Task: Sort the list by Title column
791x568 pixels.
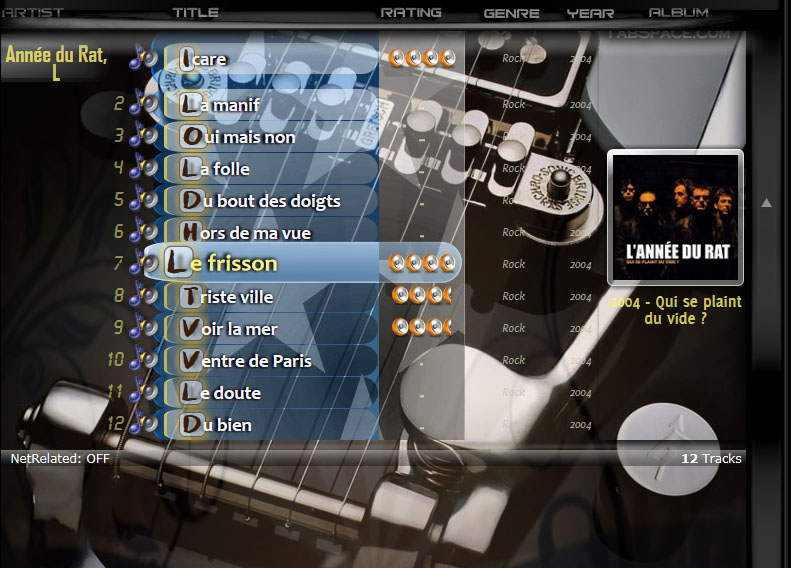Action: click(x=195, y=13)
